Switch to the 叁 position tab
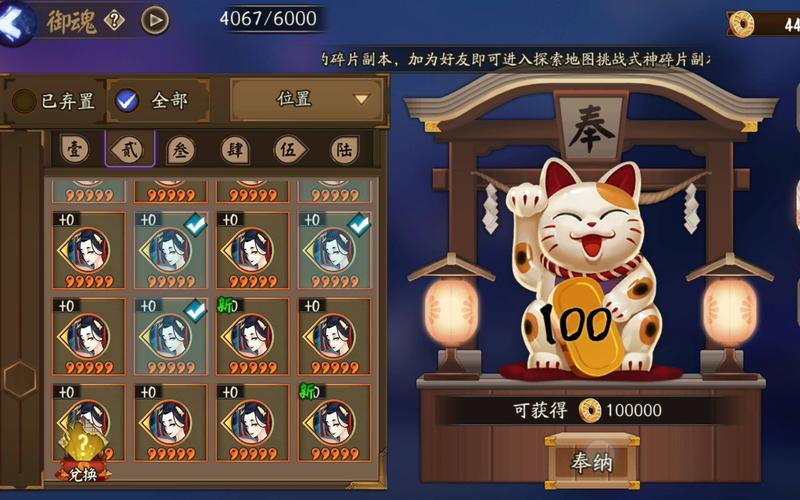 point(181,149)
